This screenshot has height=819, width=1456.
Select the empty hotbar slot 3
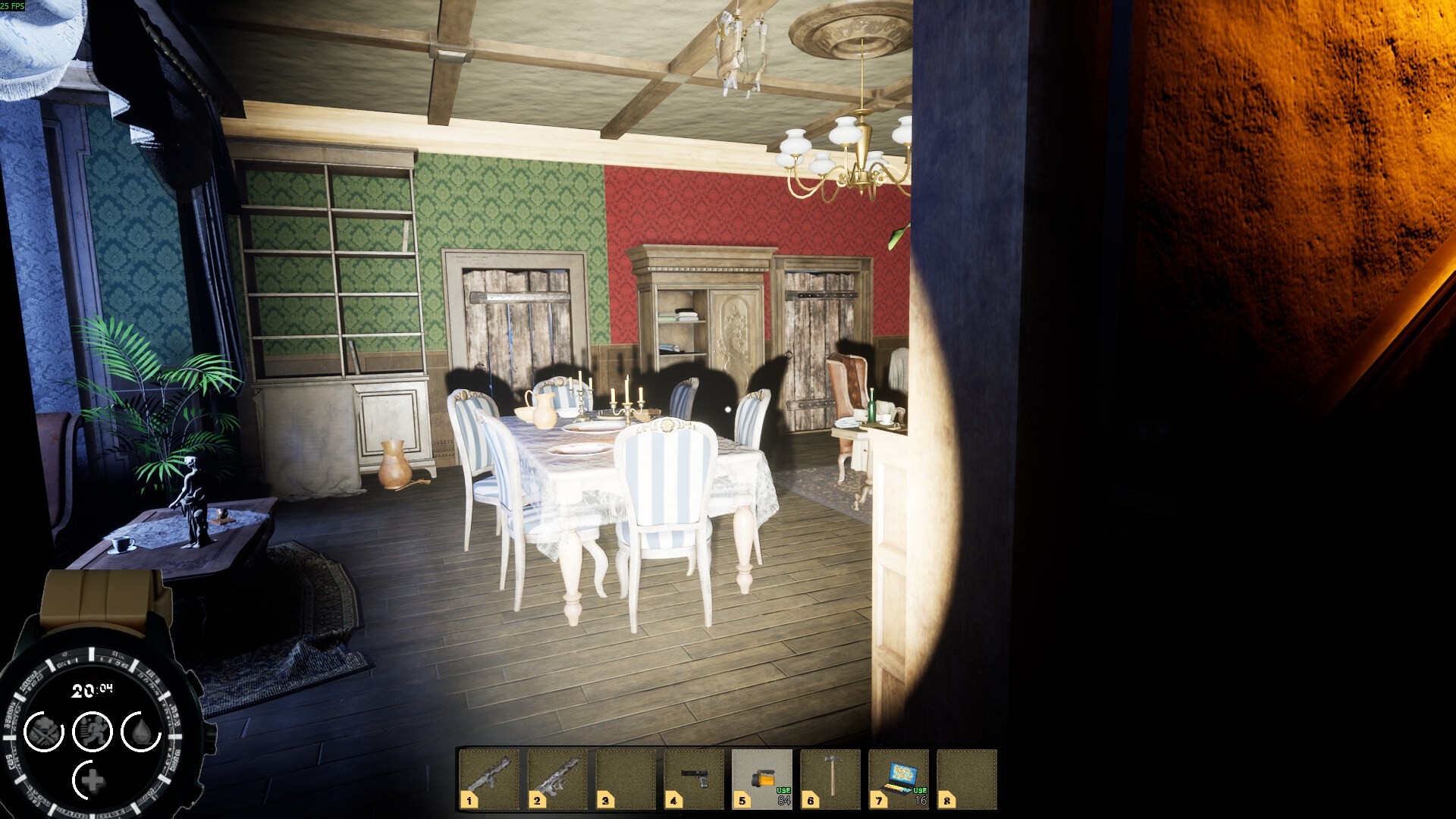(624, 777)
